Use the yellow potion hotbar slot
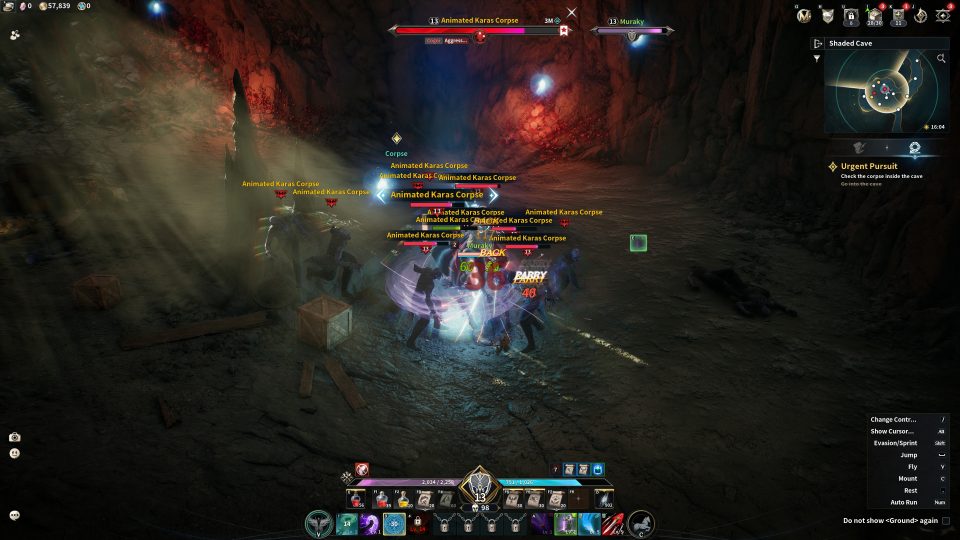The height and width of the screenshot is (540, 960). (402, 498)
